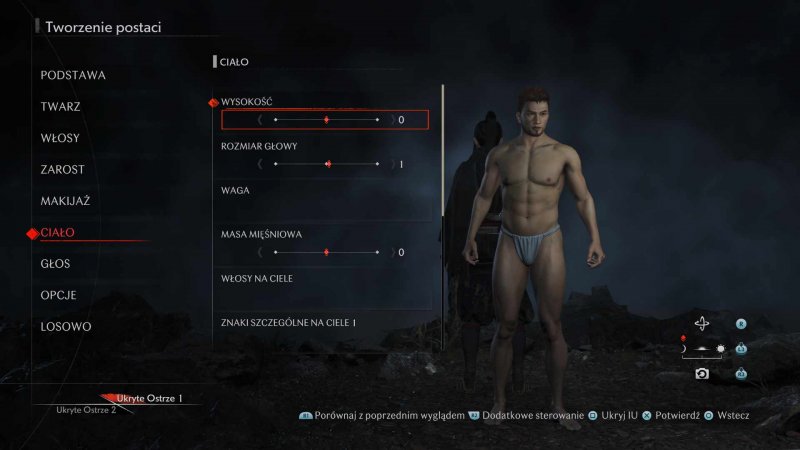This screenshot has width=800, height=450.
Task: Go to Włosy customization
Action: [60, 138]
